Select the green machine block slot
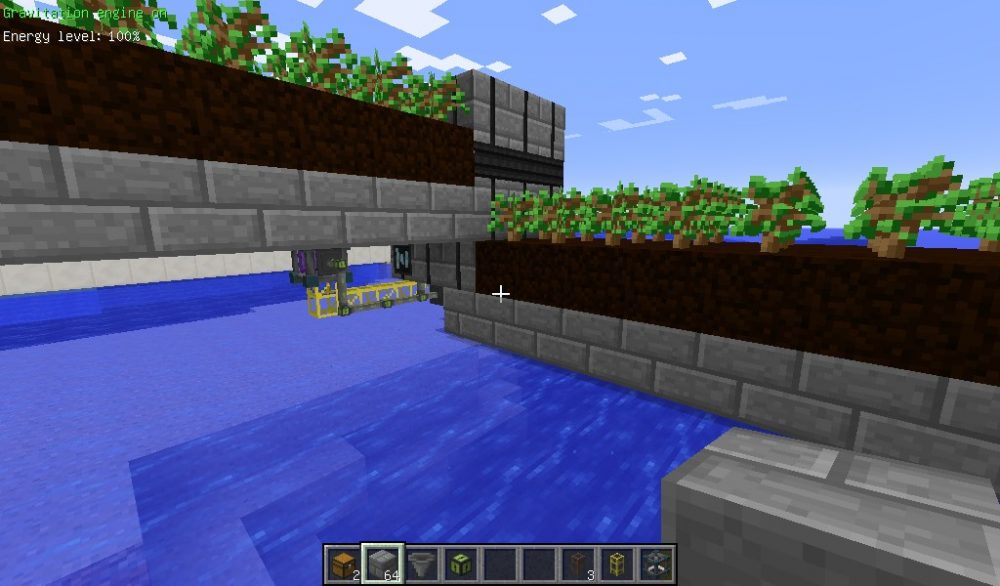 click(460, 564)
